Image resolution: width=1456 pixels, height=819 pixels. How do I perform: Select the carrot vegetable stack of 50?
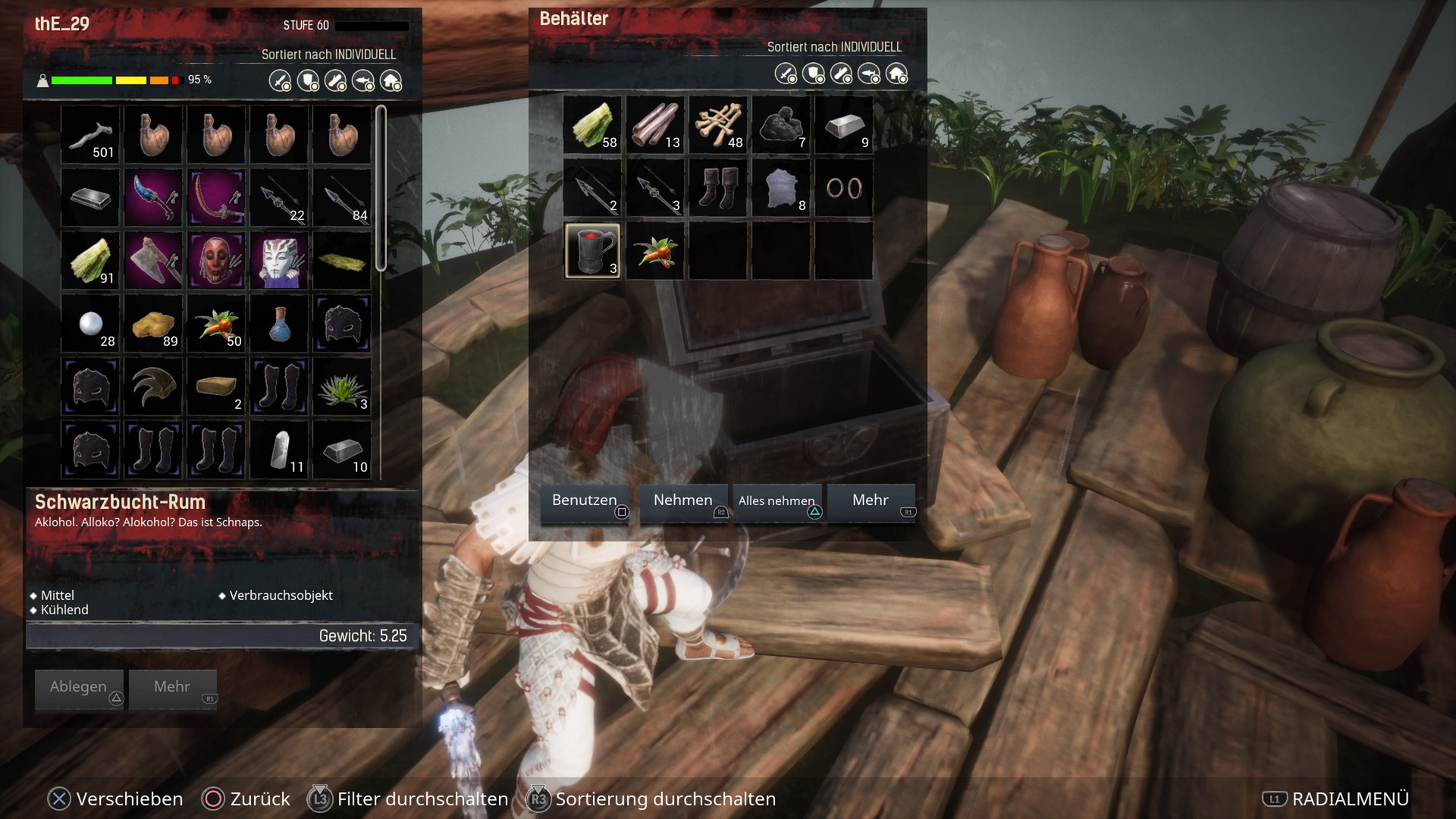click(x=217, y=324)
